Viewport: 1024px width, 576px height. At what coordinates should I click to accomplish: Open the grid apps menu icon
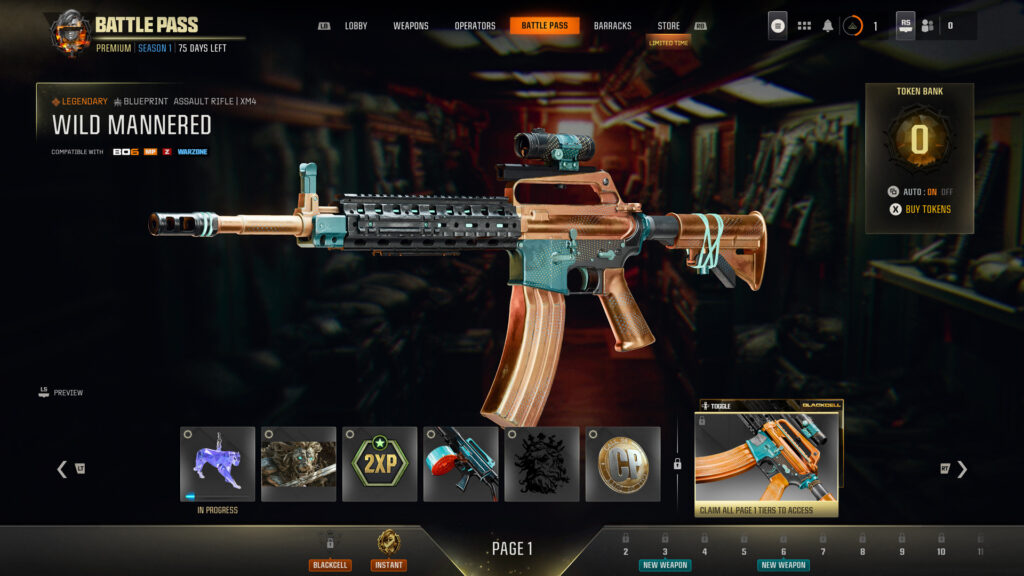click(x=804, y=26)
